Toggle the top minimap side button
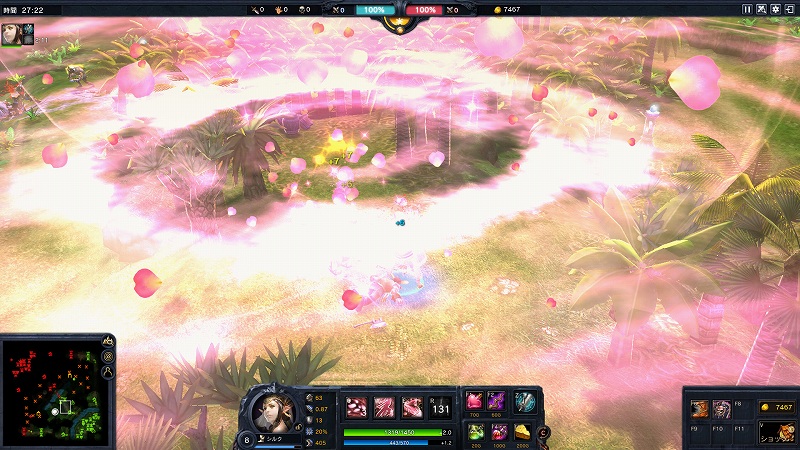The height and width of the screenshot is (450, 800). (108, 342)
